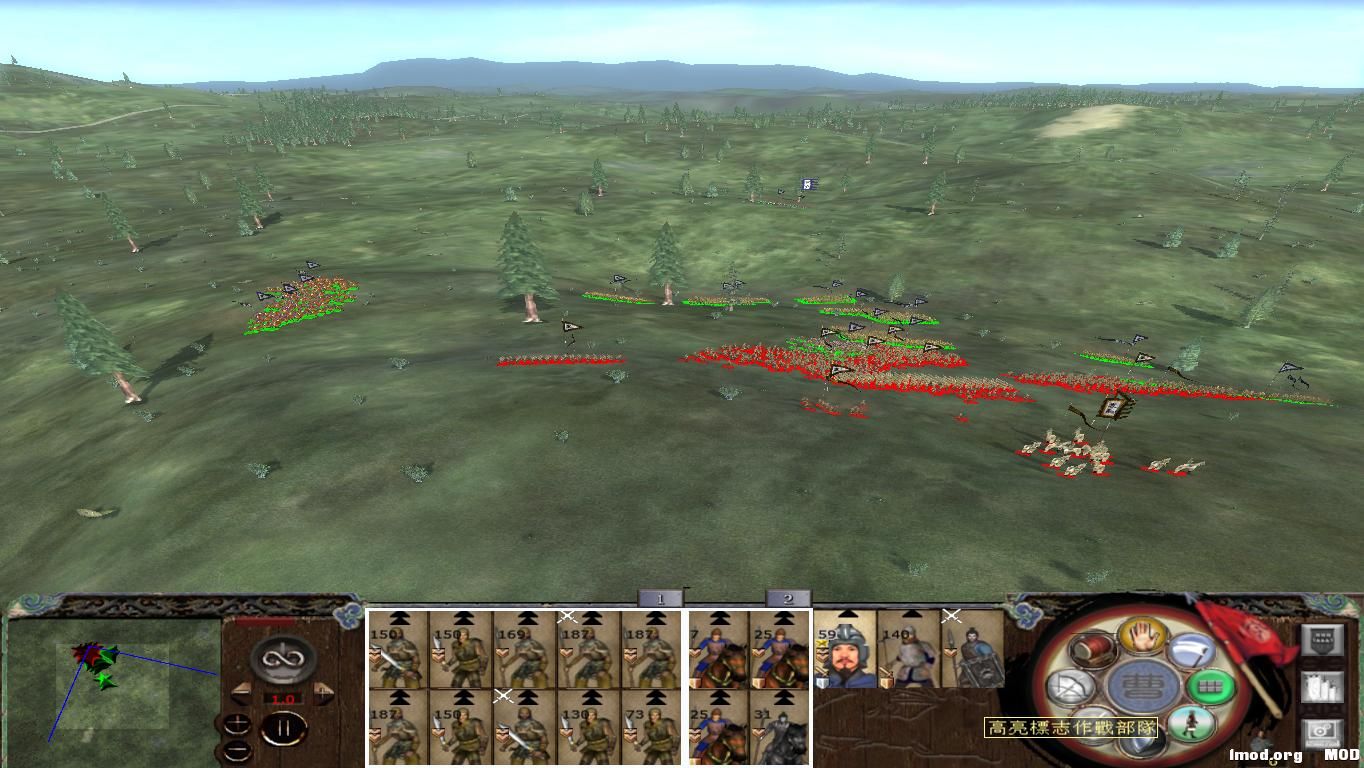
Task: Click the green group formation icon
Action: (x=1210, y=687)
